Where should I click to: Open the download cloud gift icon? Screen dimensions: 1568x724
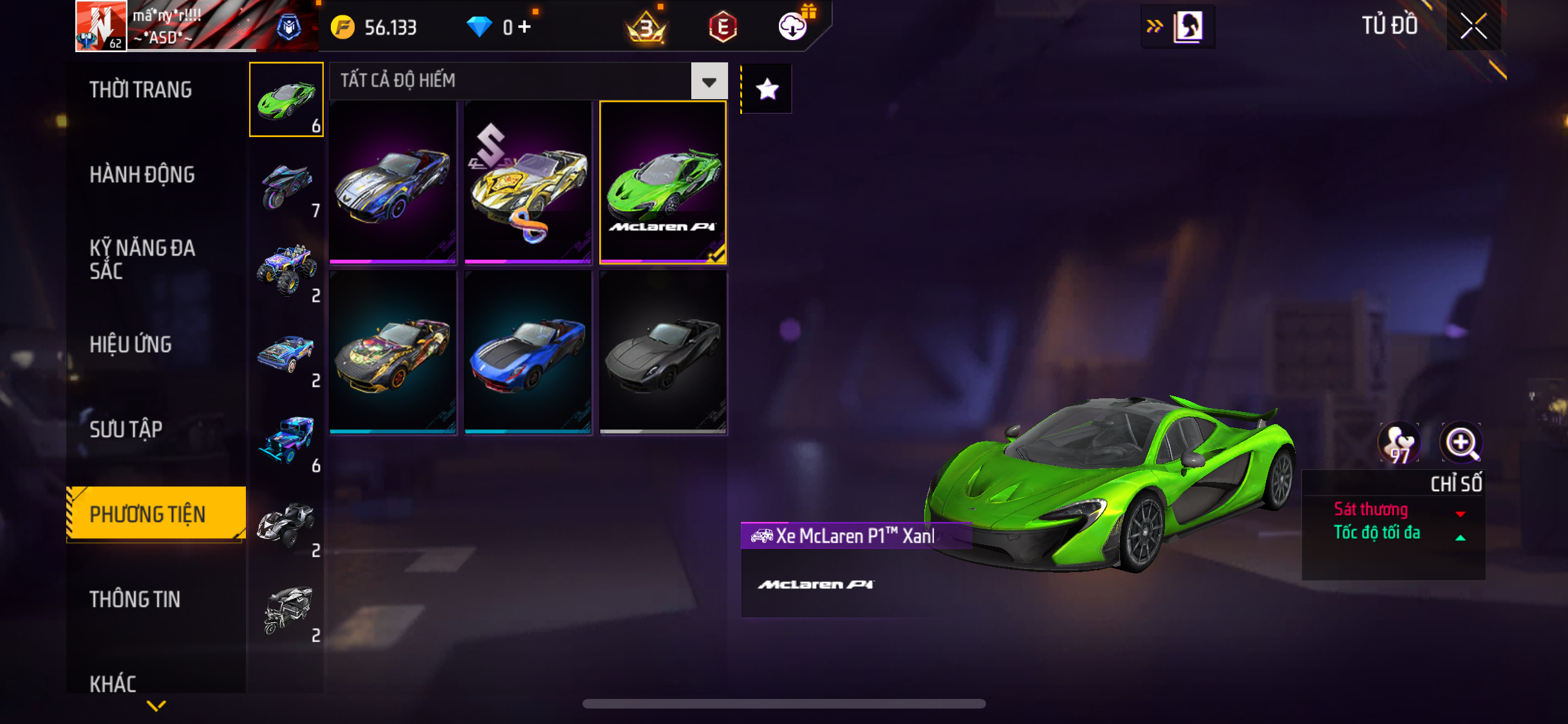[x=793, y=26]
